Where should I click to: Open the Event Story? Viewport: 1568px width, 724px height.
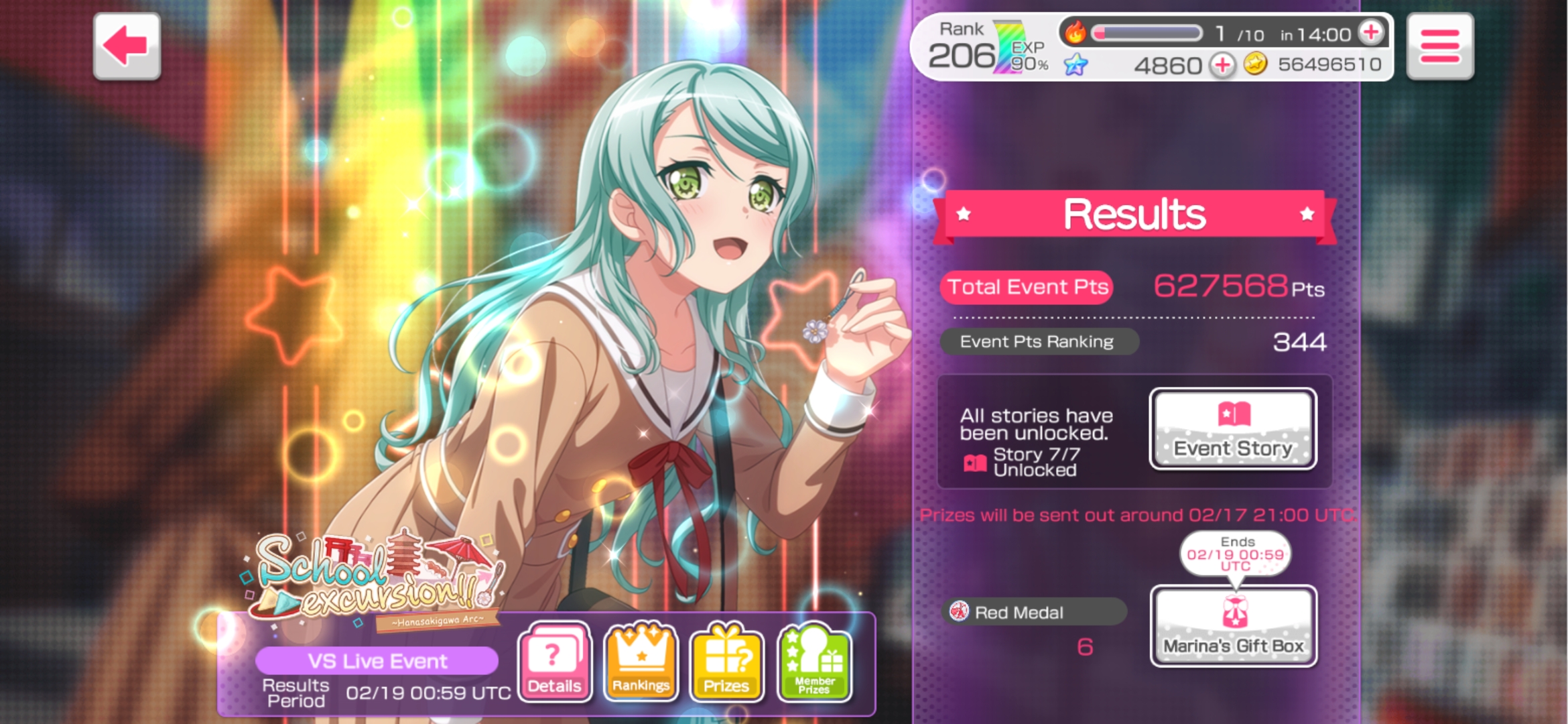(x=1233, y=429)
